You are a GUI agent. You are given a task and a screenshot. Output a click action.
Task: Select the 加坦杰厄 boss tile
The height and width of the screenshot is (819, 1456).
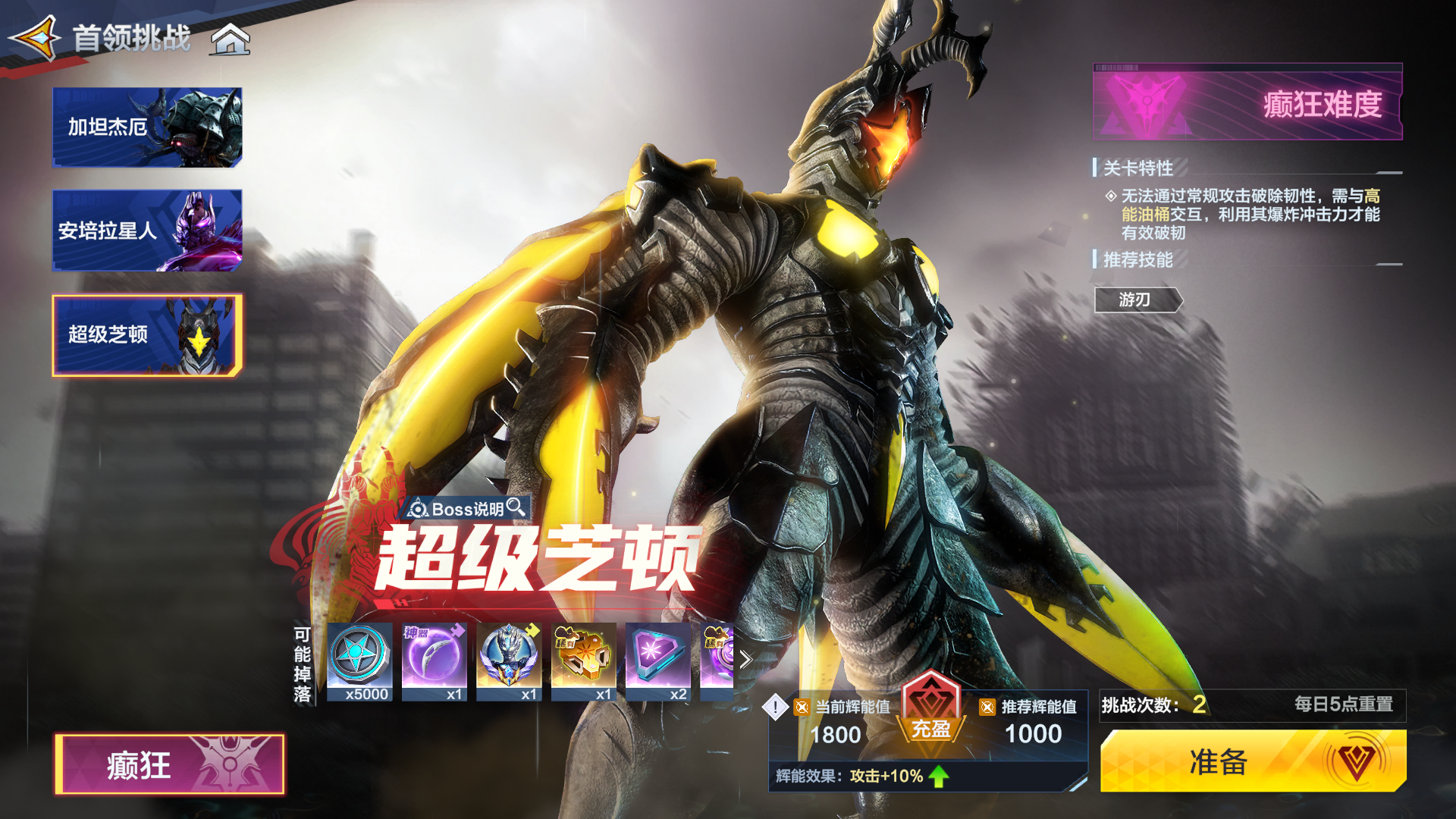[x=147, y=127]
